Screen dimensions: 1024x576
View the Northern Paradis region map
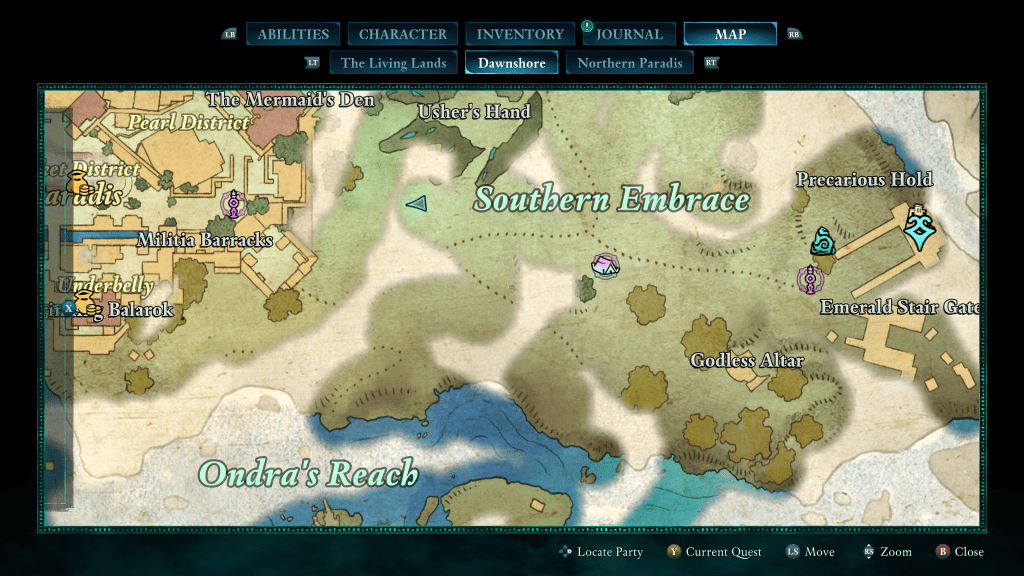(630, 63)
